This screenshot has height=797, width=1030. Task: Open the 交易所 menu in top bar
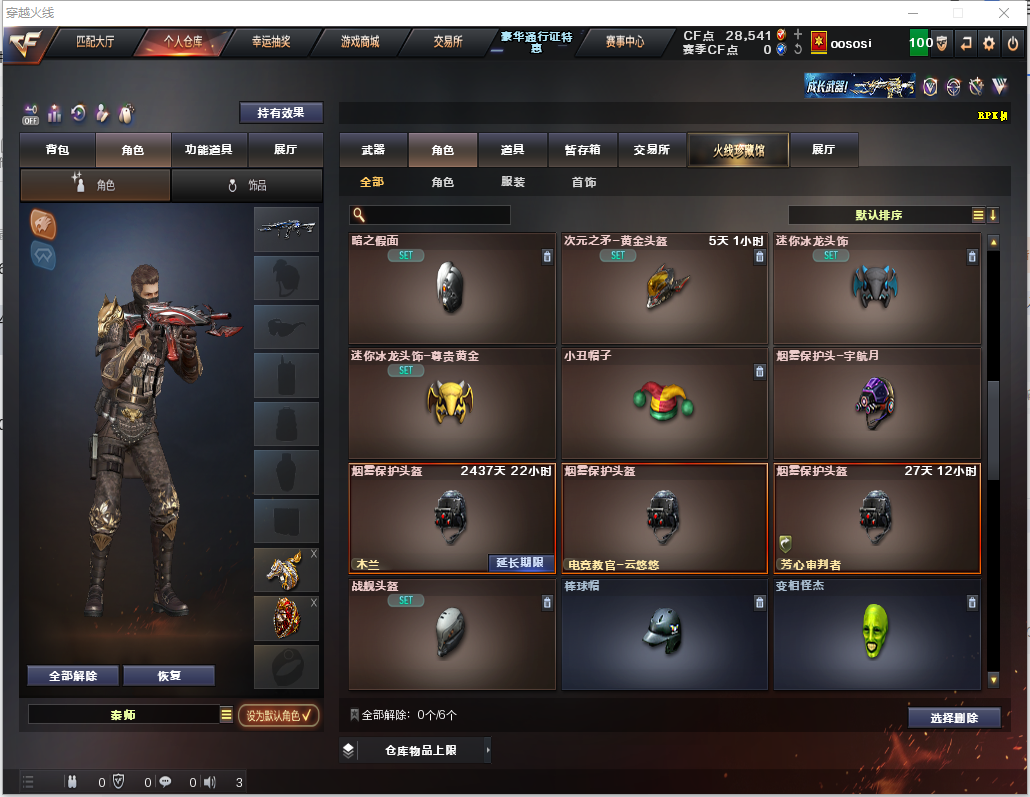coord(447,42)
